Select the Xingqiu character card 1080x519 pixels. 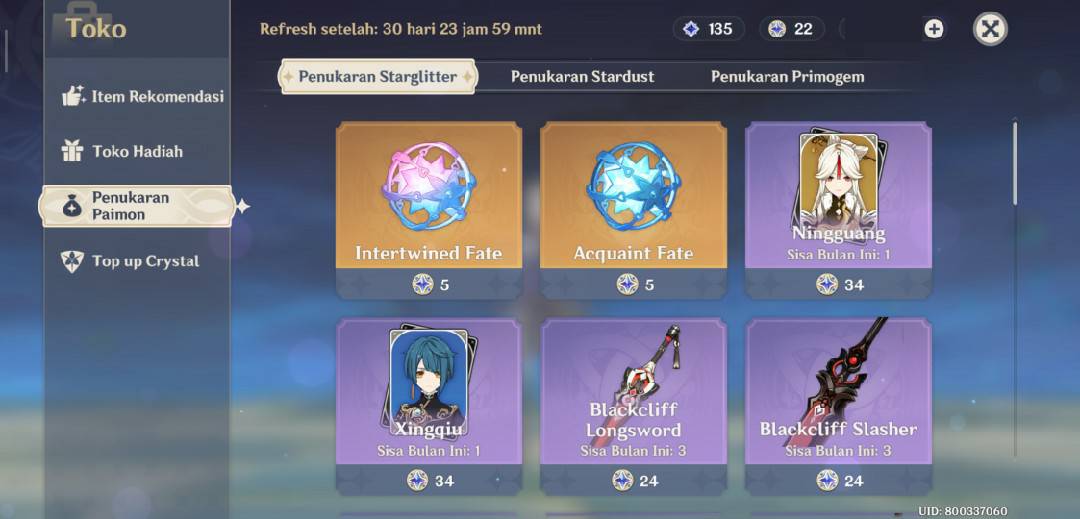coord(428,405)
